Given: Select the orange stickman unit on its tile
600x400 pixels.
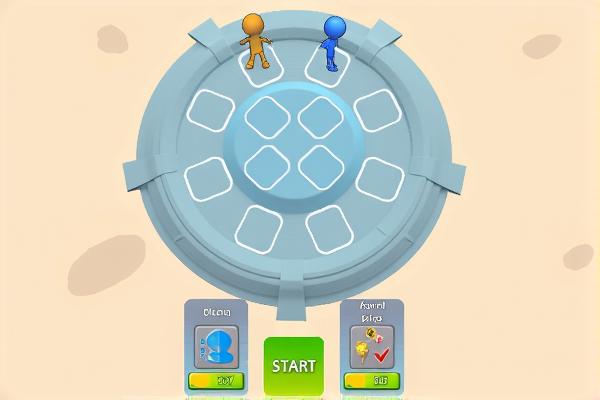Looking at the screenshot, I should (x=257, y=40).
